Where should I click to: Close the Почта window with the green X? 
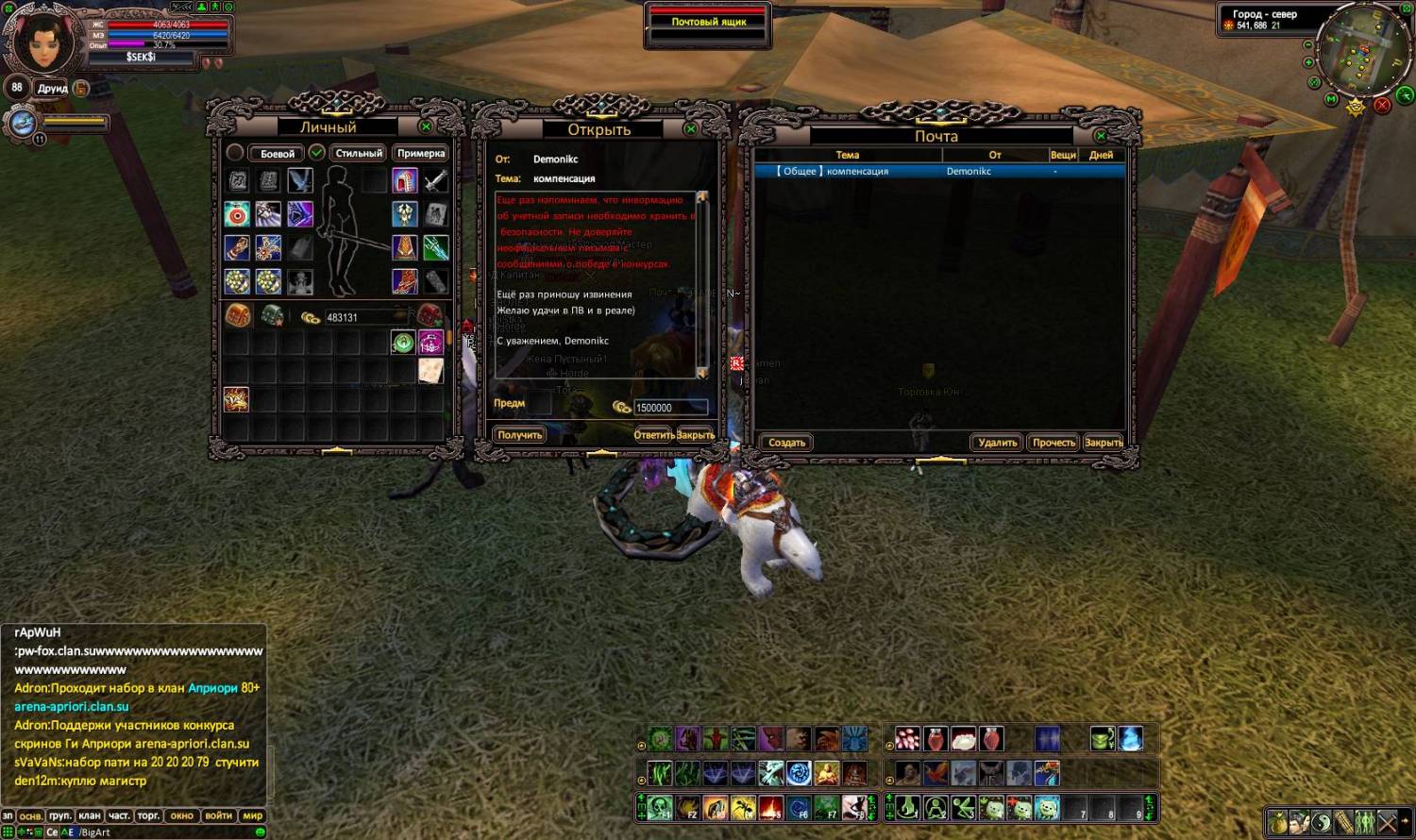click(1101, 137)
